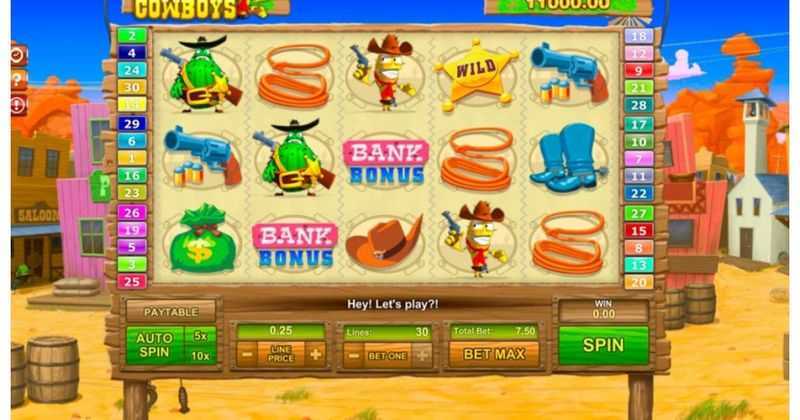Image resolution: width=800 pixels, height=420 pixels.
Task: Open the question mark help icon
Action: coord(18,81)
